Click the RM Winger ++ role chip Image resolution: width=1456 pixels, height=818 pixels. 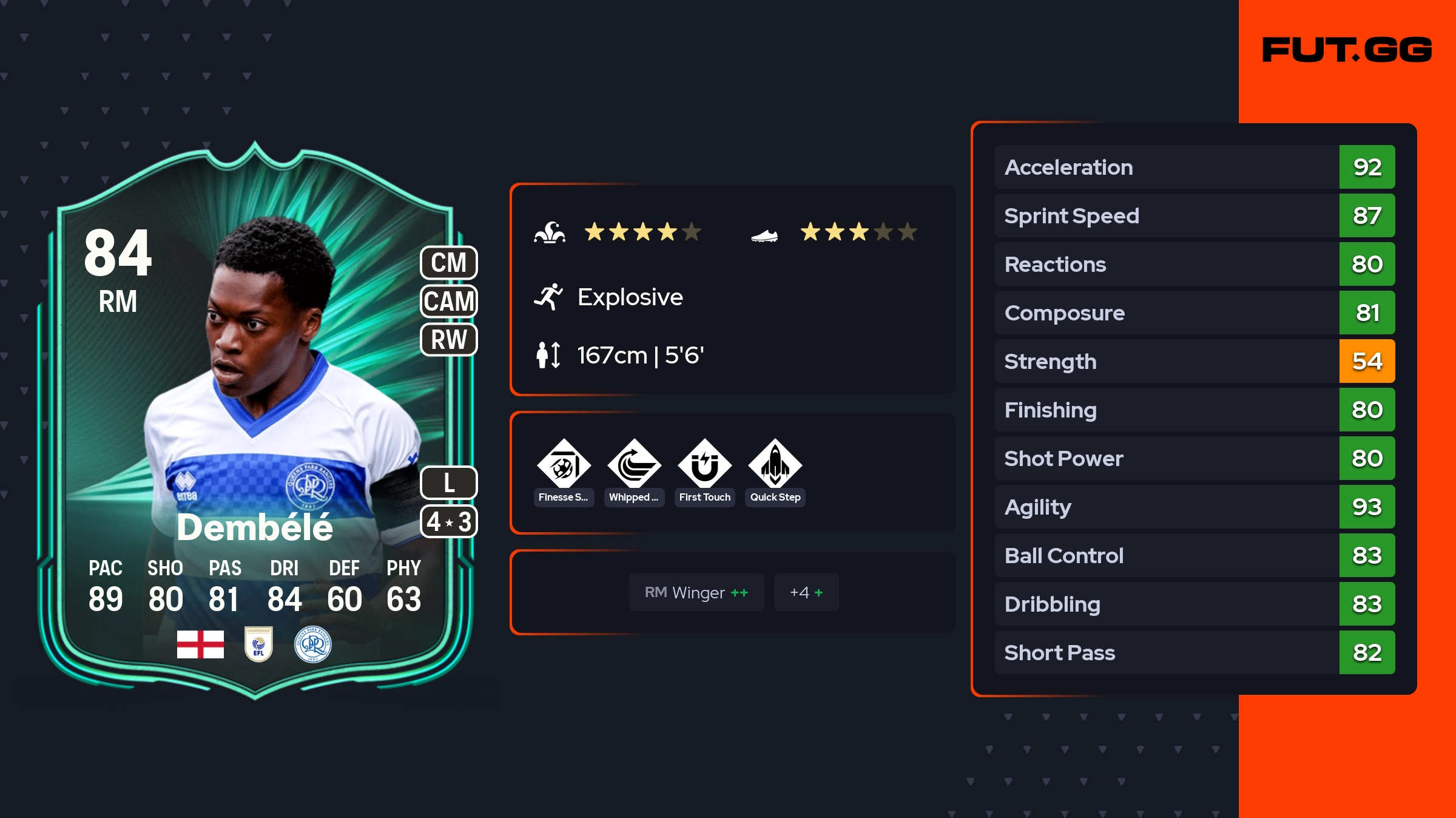click(696, 592)
